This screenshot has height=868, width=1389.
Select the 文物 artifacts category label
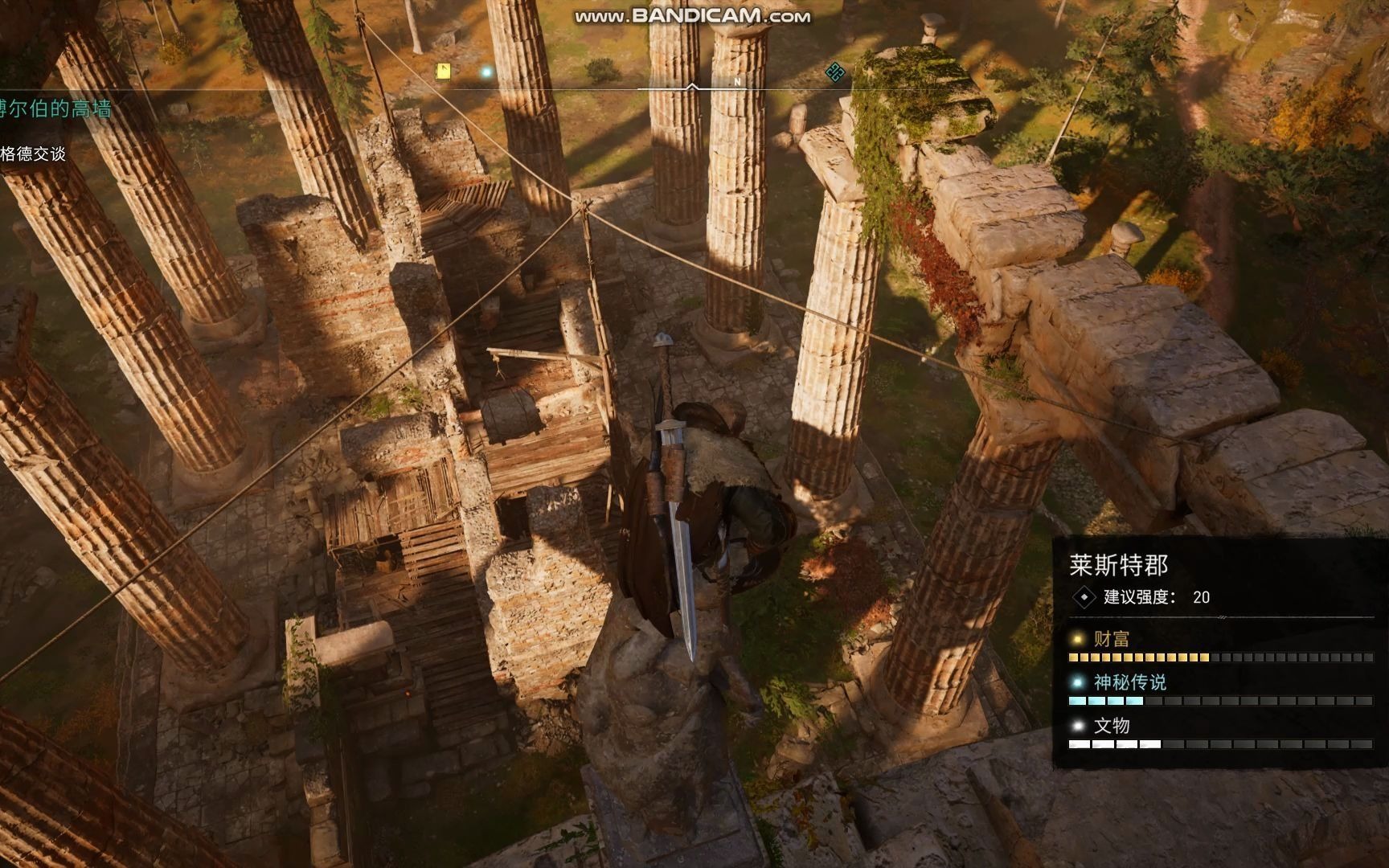click(x=1111, y=726)
